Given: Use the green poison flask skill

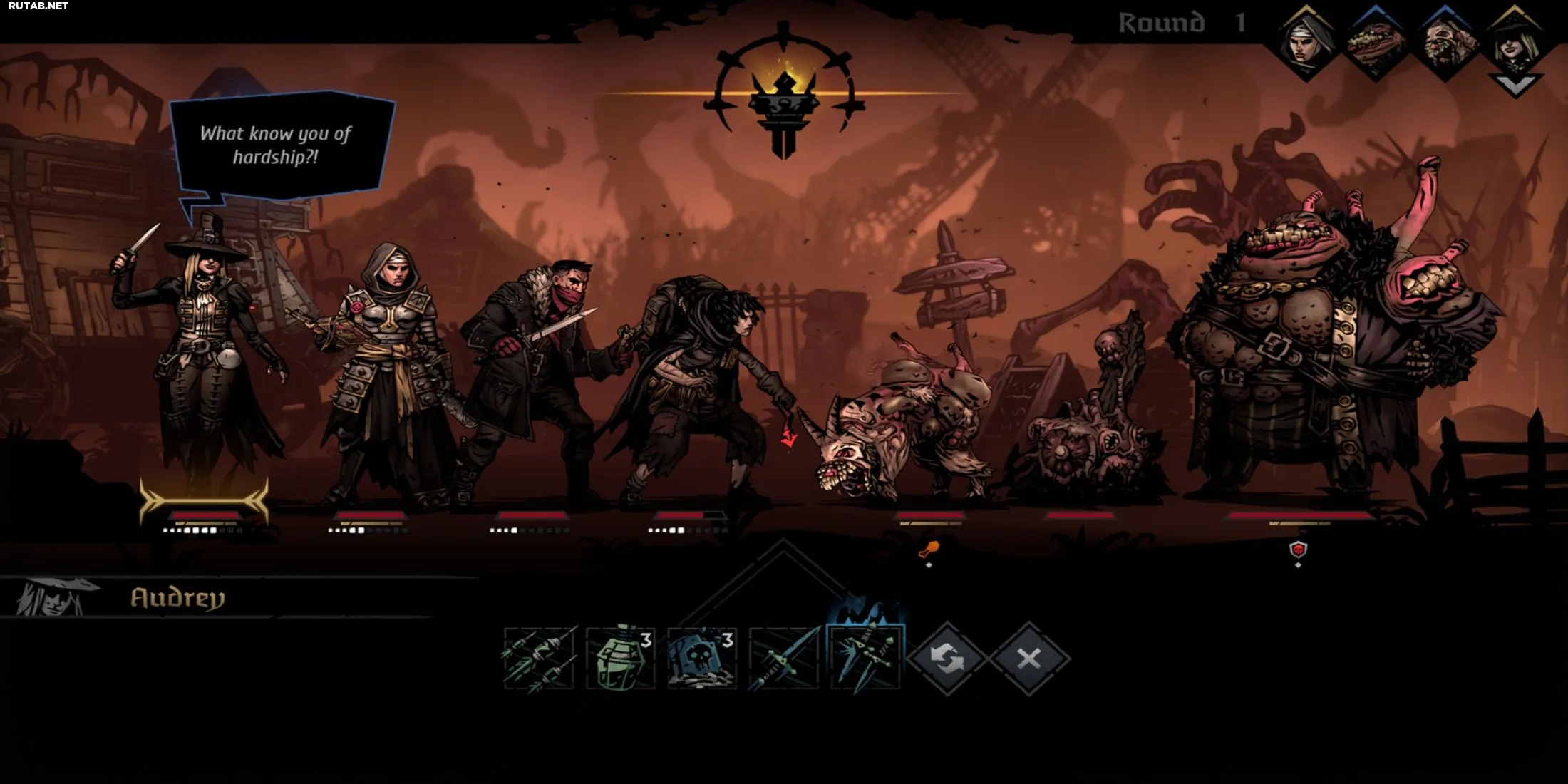Looking at the screenshot, I should click(x=620, y=659).
